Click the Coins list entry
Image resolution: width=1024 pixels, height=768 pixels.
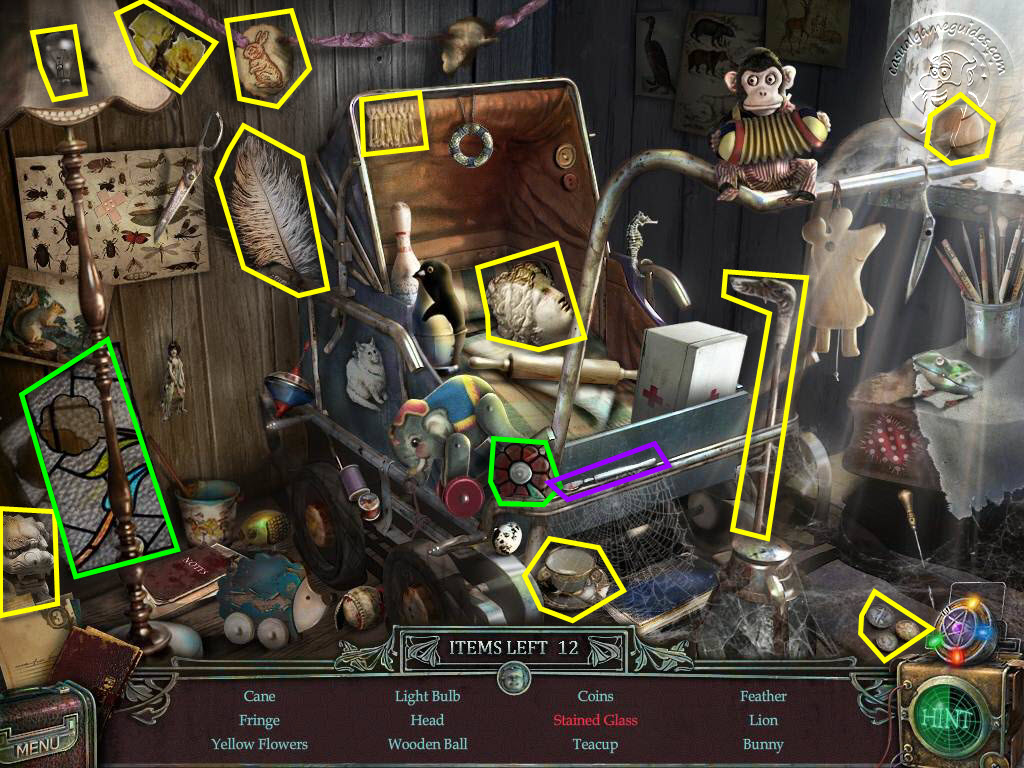[x=595, y=696]
